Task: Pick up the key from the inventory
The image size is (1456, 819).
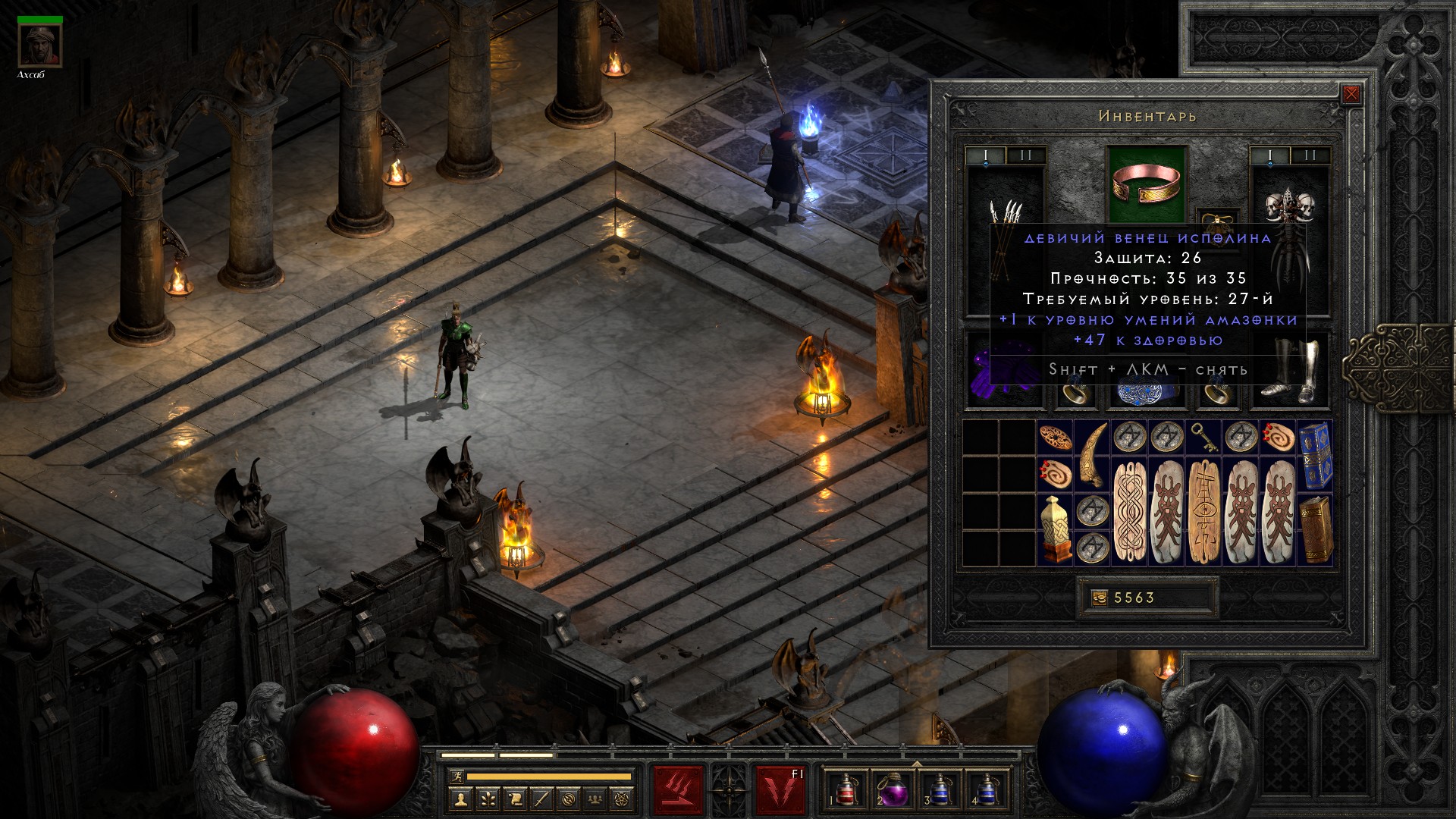Action: coord(1204,437)
